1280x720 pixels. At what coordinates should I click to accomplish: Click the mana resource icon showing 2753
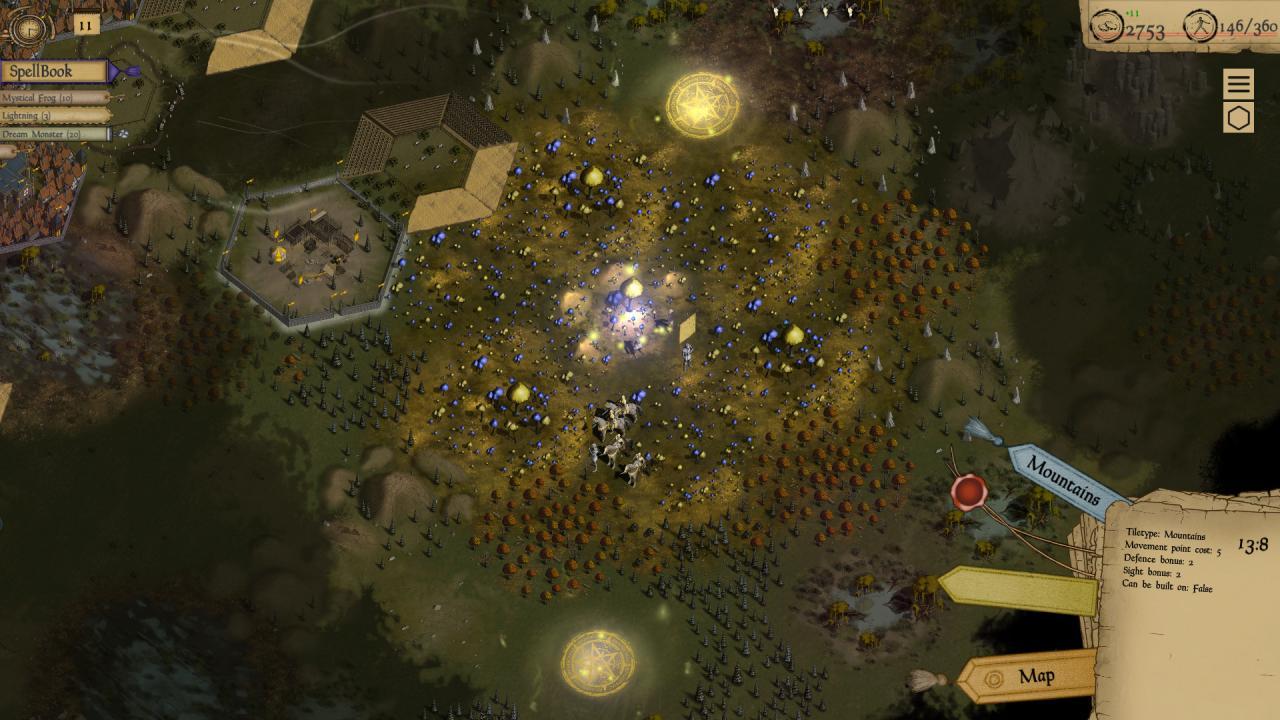click(1106, 28)
